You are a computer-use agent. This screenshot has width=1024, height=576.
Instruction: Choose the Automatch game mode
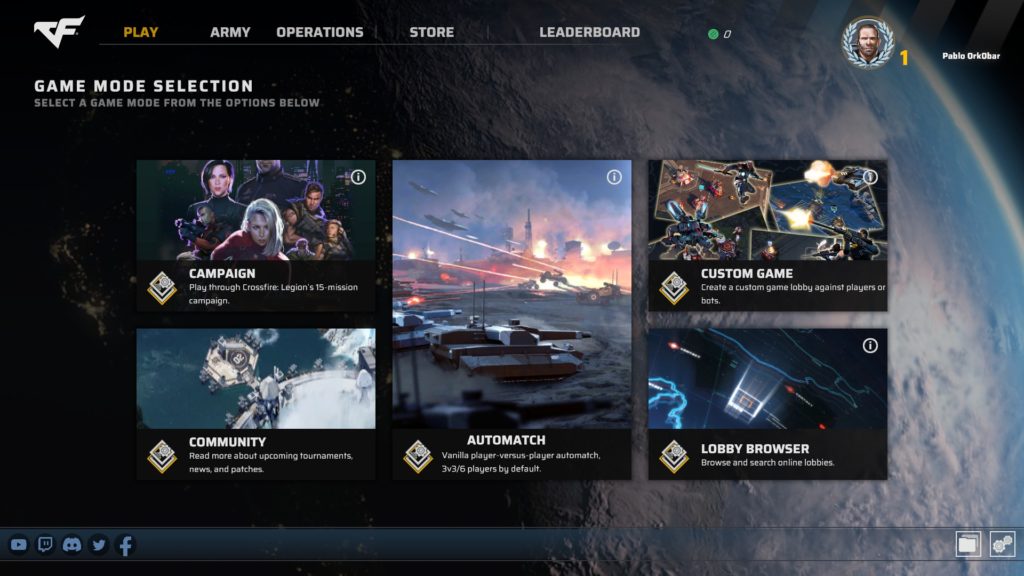511,319
